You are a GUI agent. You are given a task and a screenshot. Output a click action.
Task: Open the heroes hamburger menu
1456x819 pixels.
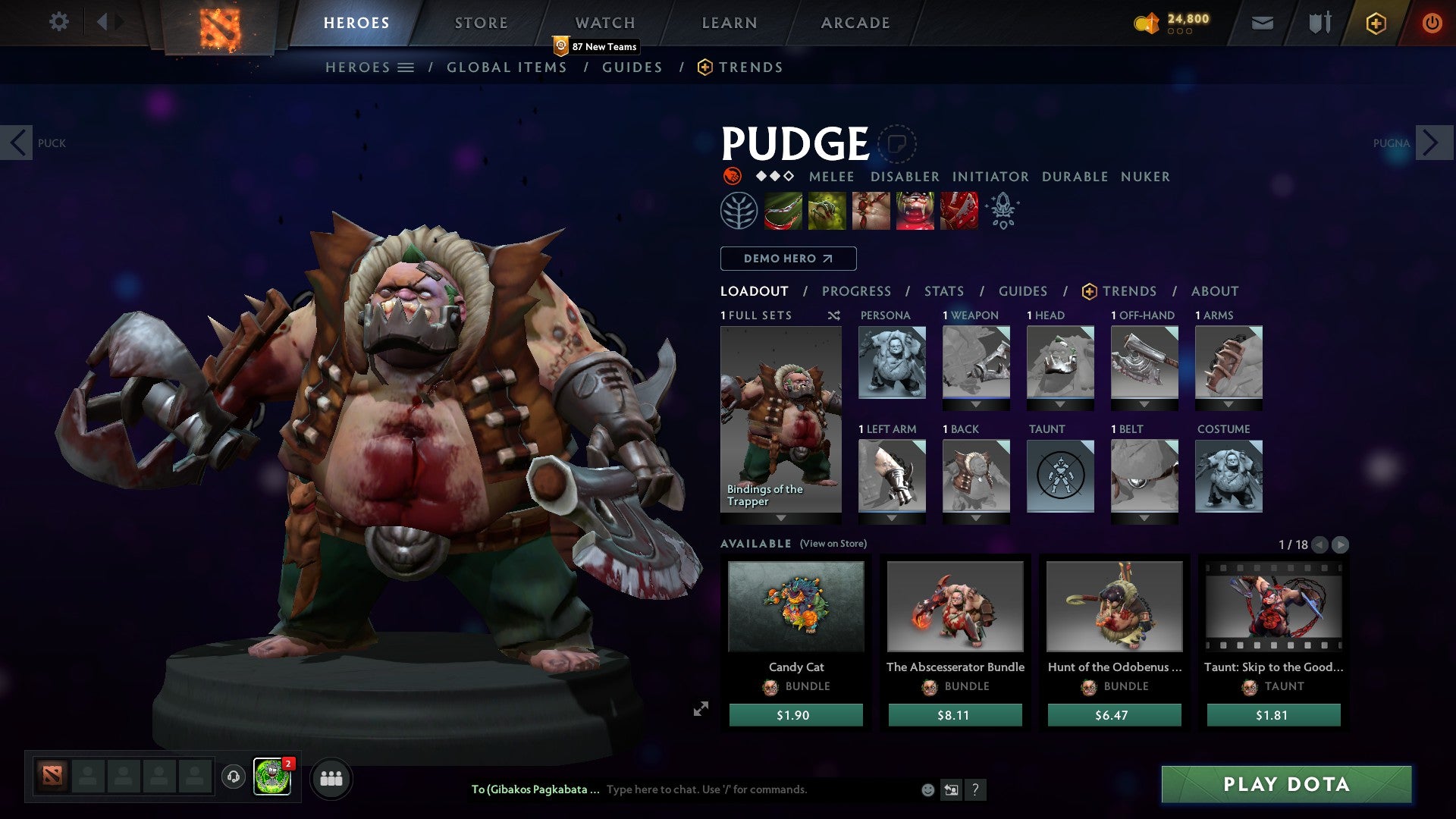(x=406, y=67)
